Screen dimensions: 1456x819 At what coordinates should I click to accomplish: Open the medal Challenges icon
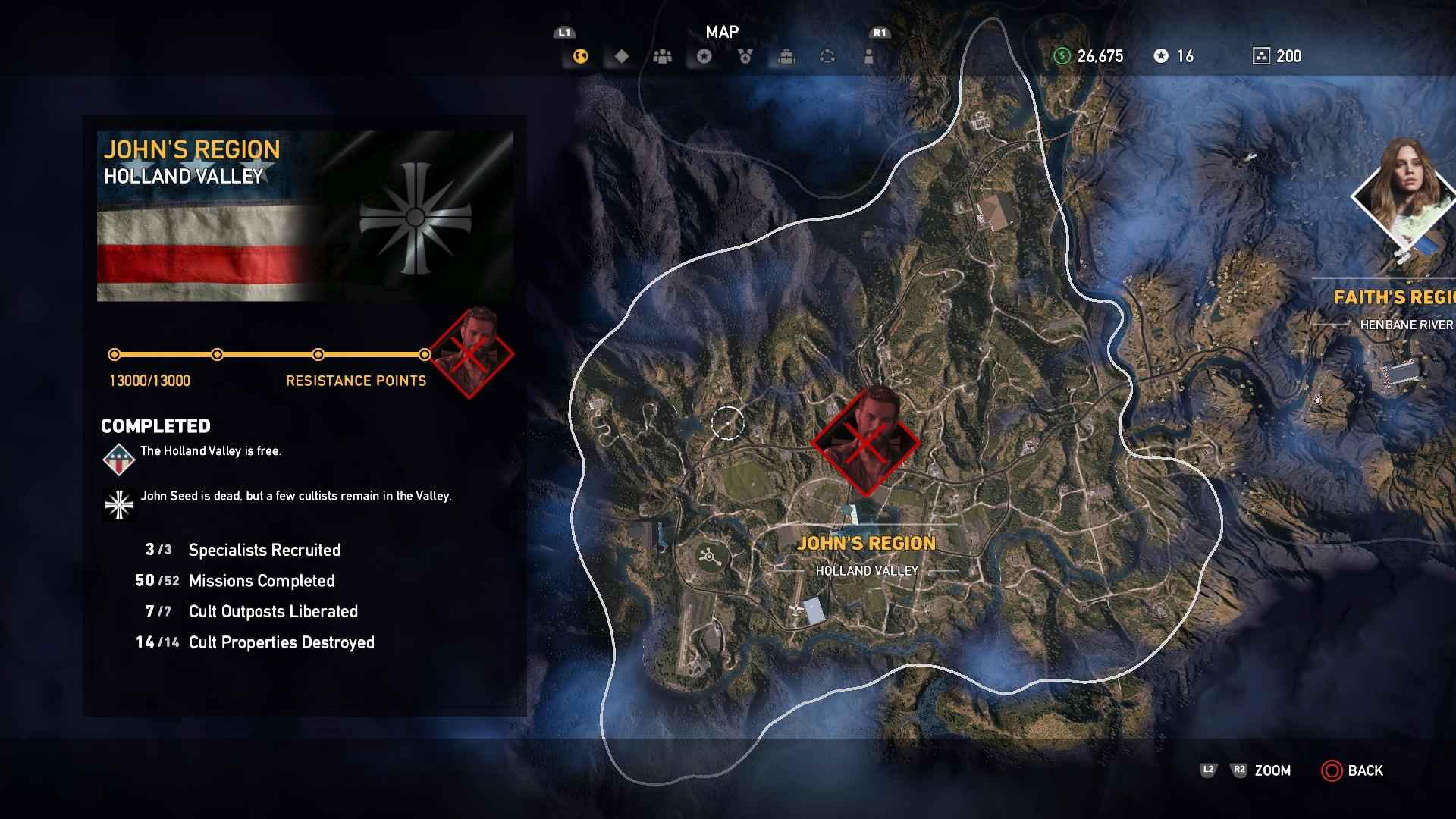(746, 56)
